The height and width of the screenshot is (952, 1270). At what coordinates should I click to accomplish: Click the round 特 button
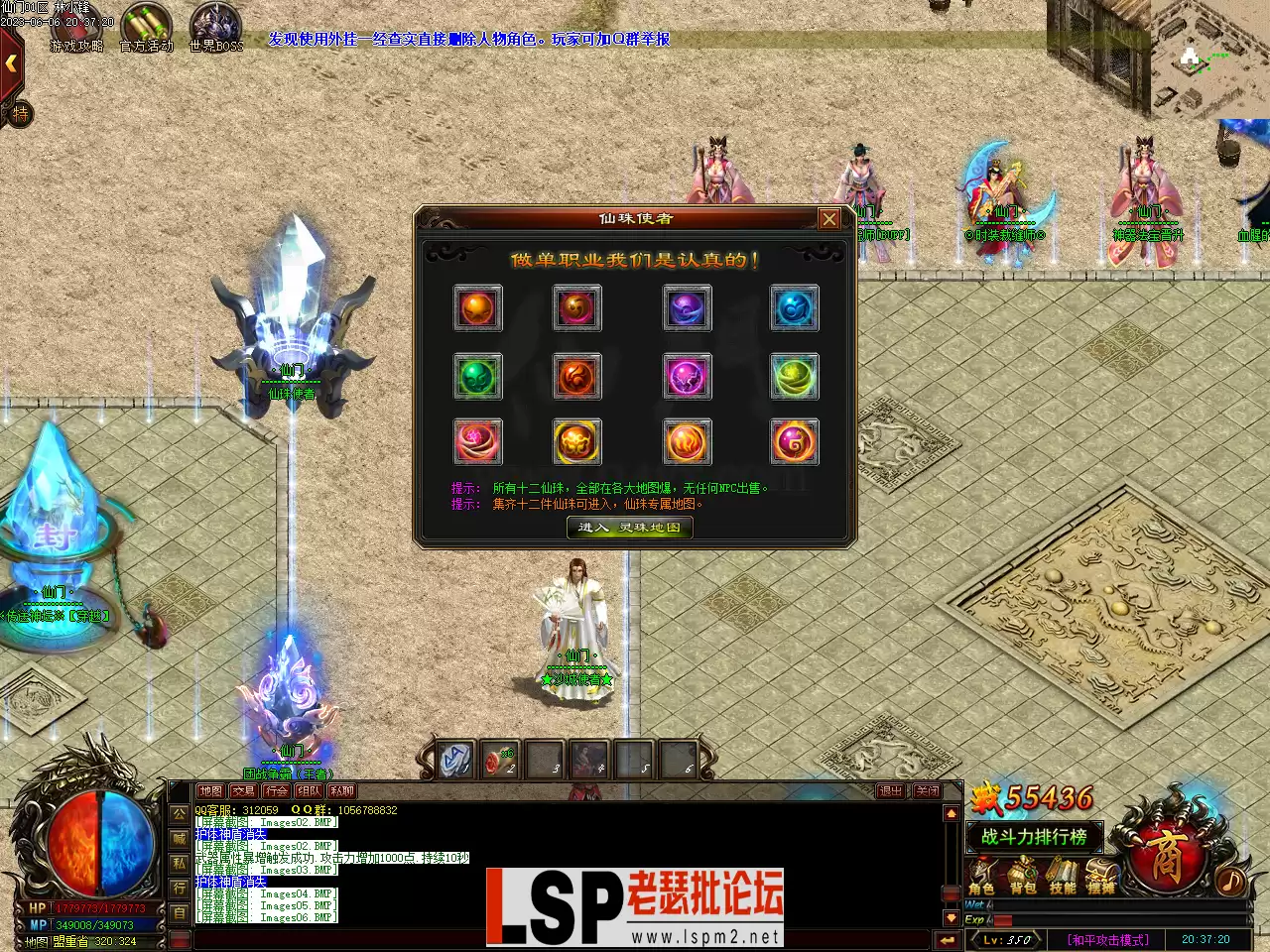pos(20,114)
